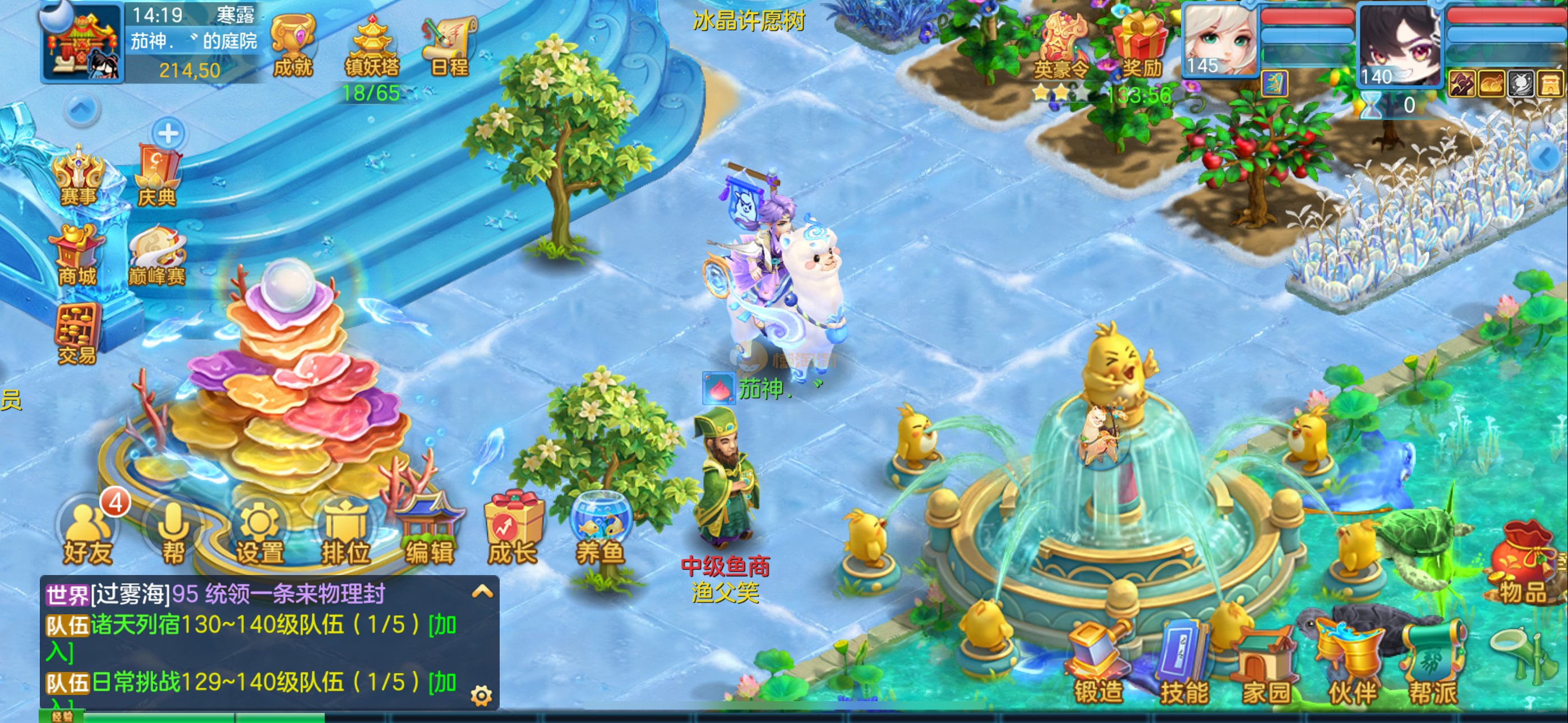The height and width of the screenshot is (723, 1568).
Task: Enter the 镇妖塔 tower challenge
Action: tap(372, 44)
